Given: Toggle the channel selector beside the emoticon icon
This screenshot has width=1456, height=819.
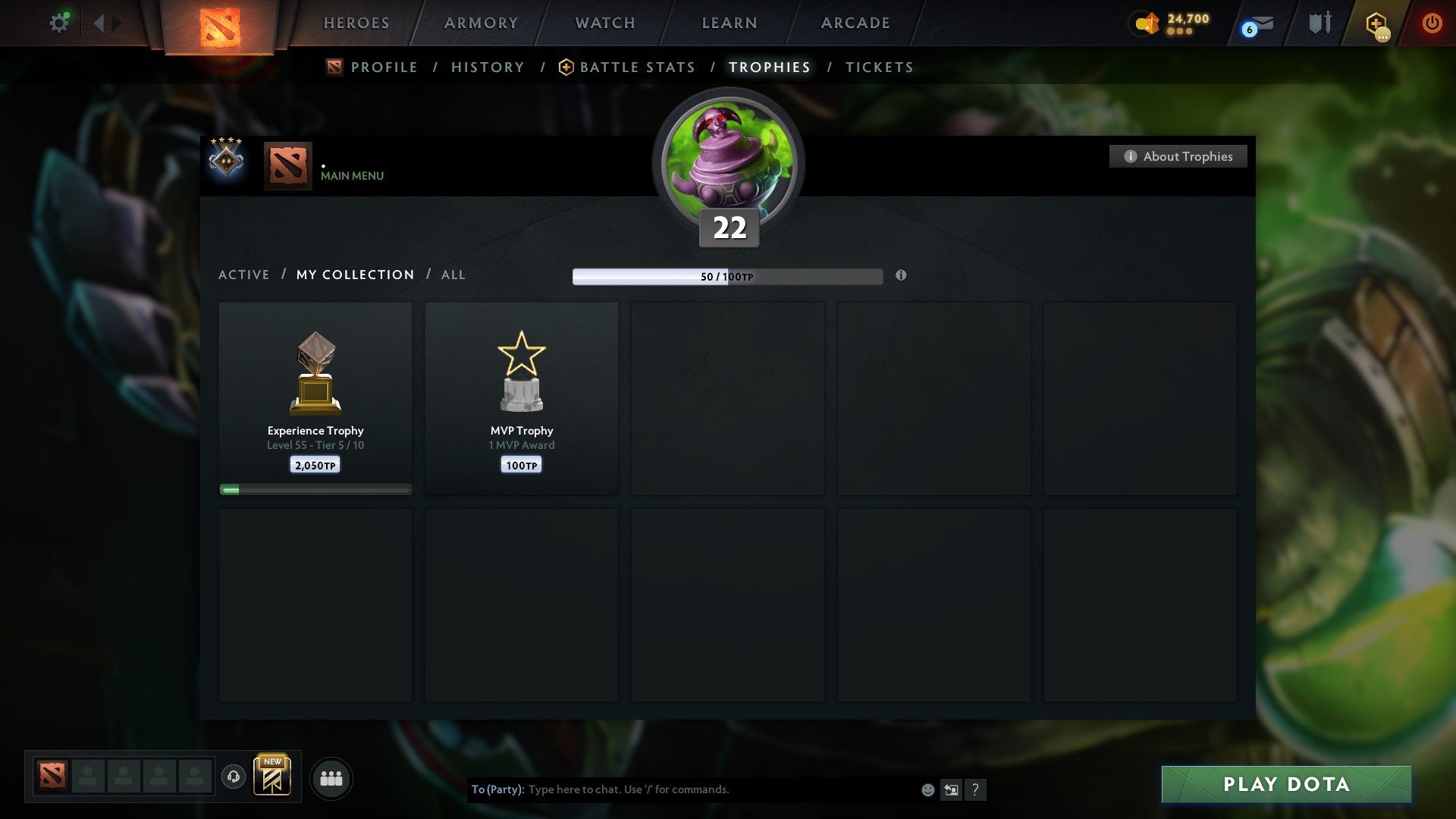Looking at the screenshot, I should coord(951,789).
